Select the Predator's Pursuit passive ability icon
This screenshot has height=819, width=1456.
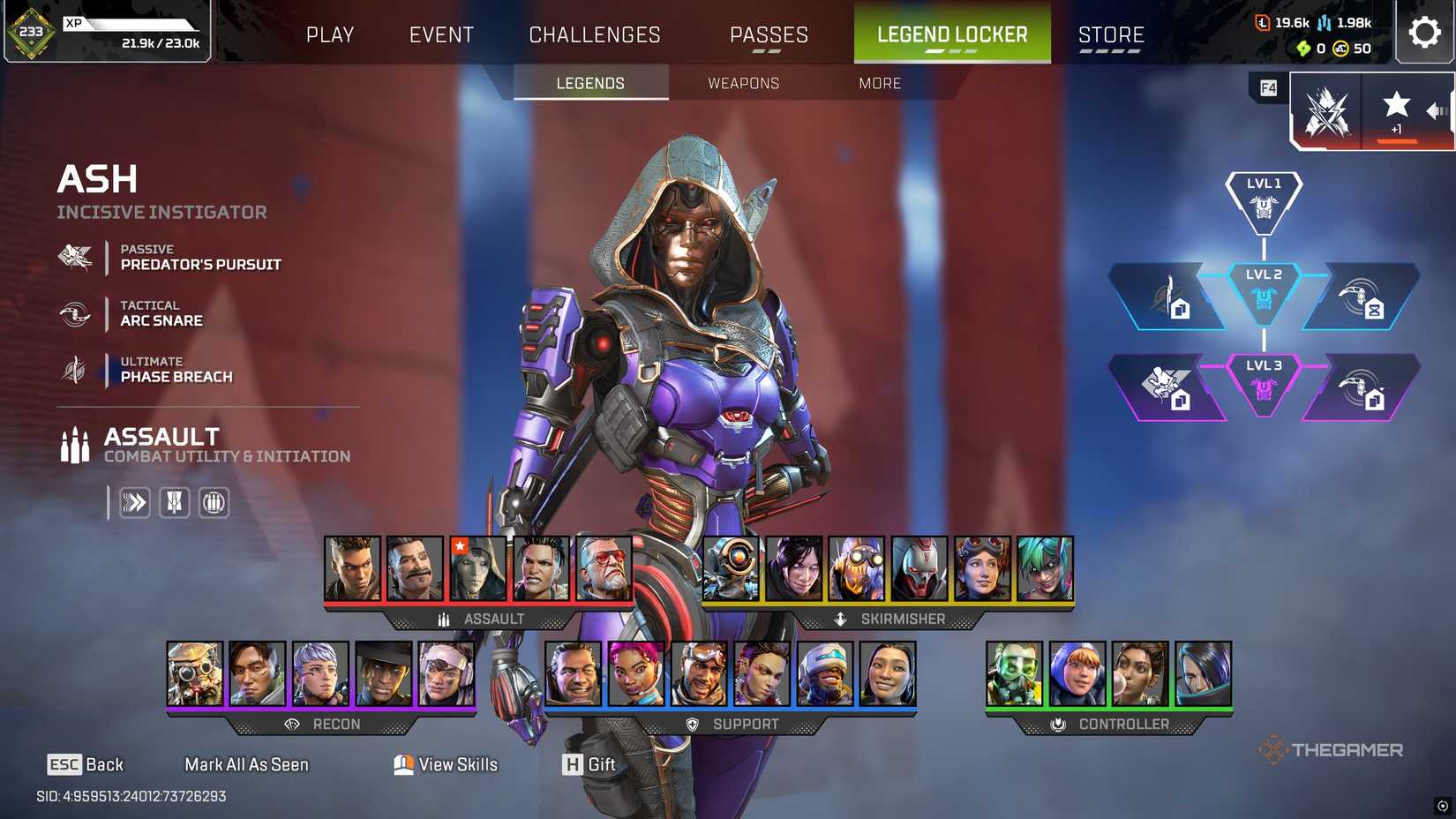coord(75,258)
